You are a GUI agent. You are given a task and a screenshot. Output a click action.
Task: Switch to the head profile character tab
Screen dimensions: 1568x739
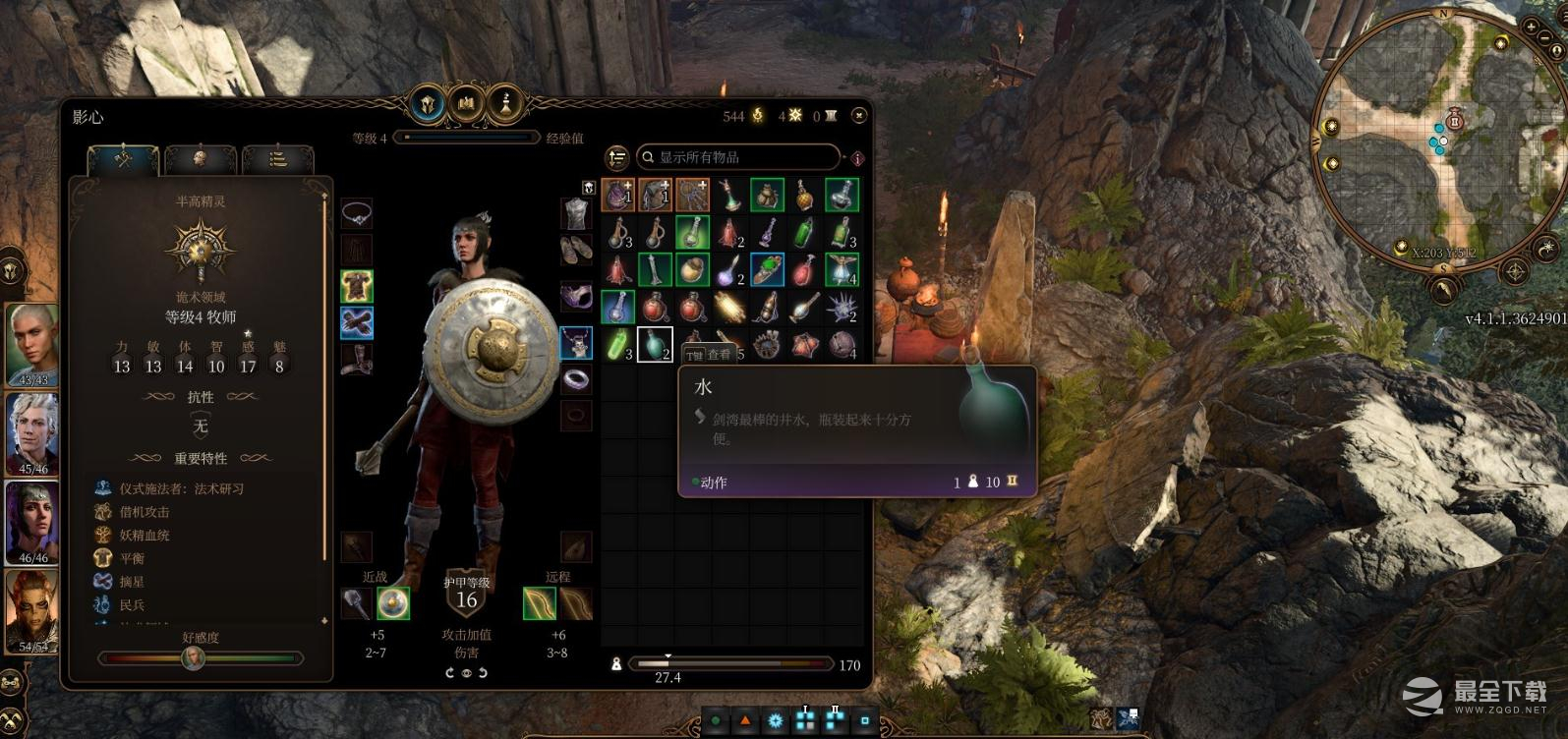(x=200, y=158)
